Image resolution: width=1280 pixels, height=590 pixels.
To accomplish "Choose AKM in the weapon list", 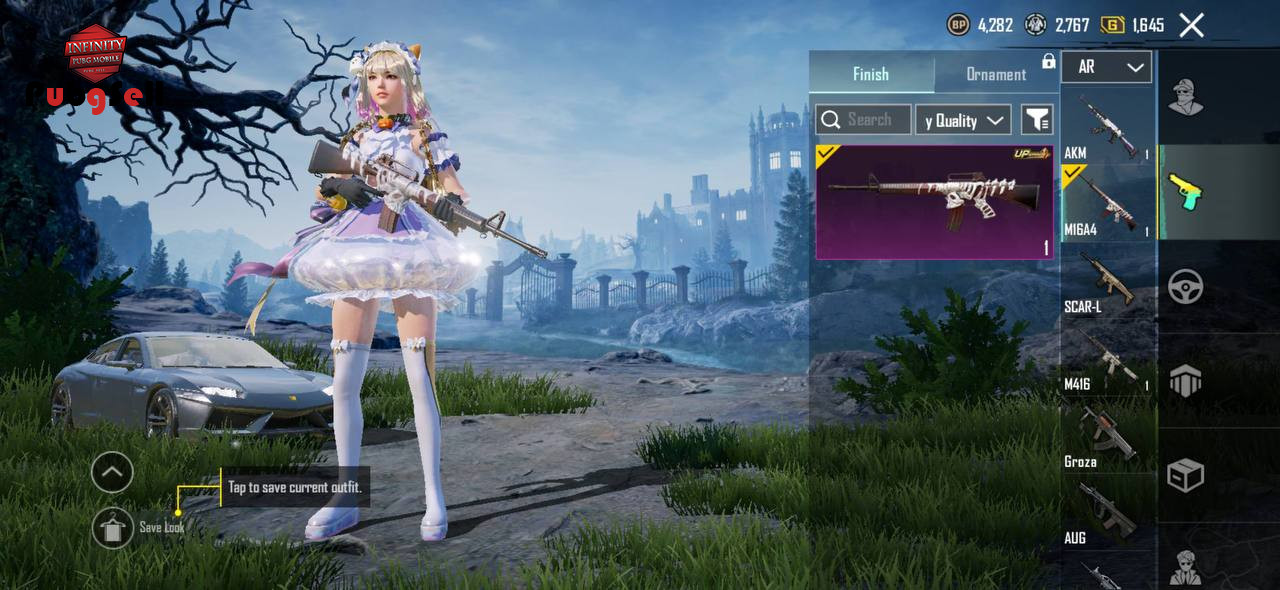I will [1108, 125].
